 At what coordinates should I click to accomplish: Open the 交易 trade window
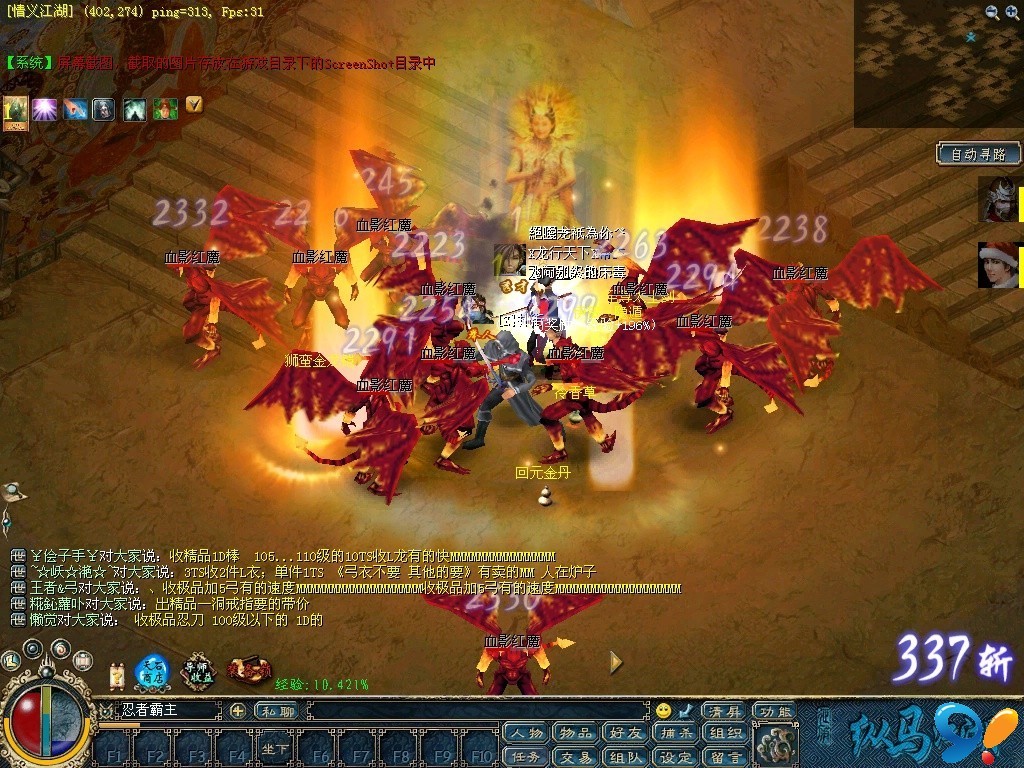(576, 757)
